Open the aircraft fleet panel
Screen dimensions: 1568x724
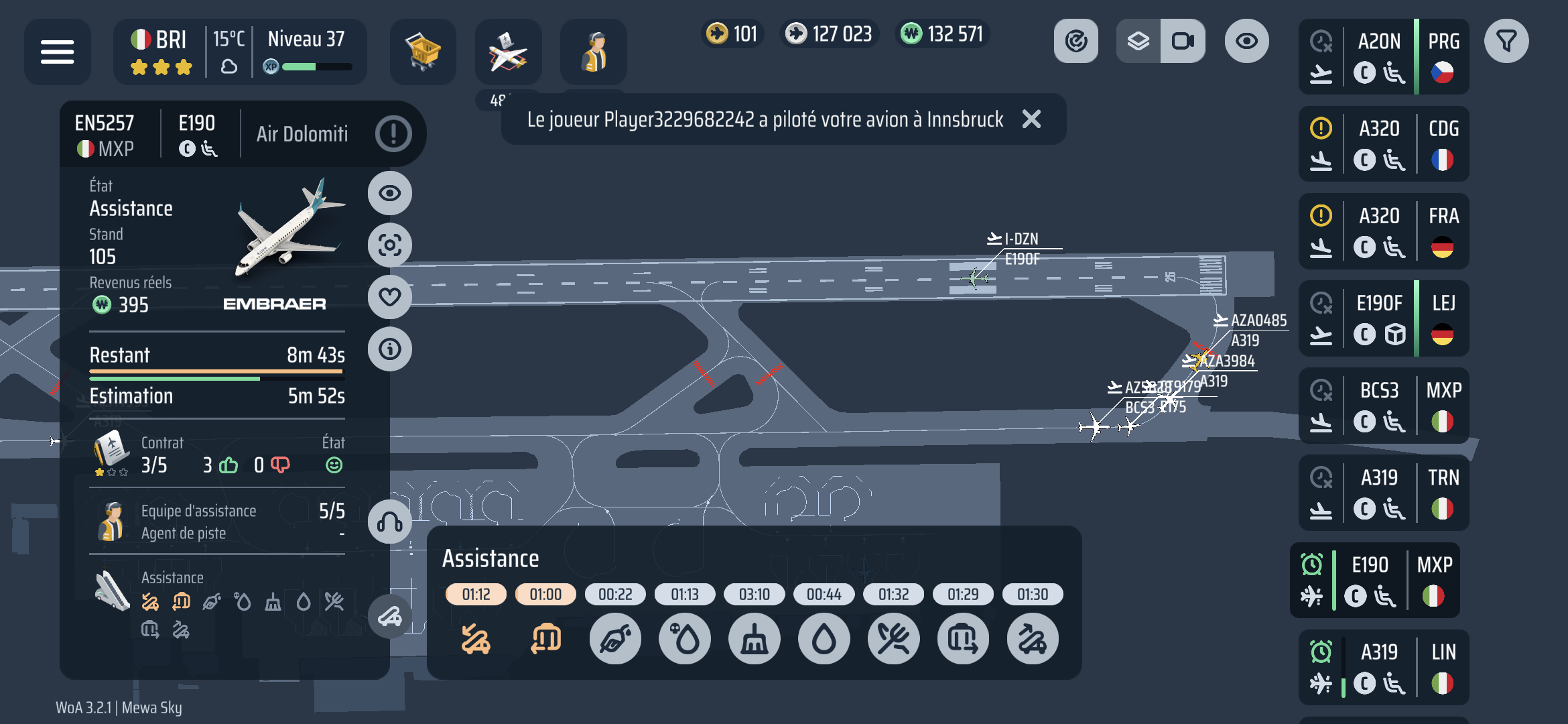(508, 52)
